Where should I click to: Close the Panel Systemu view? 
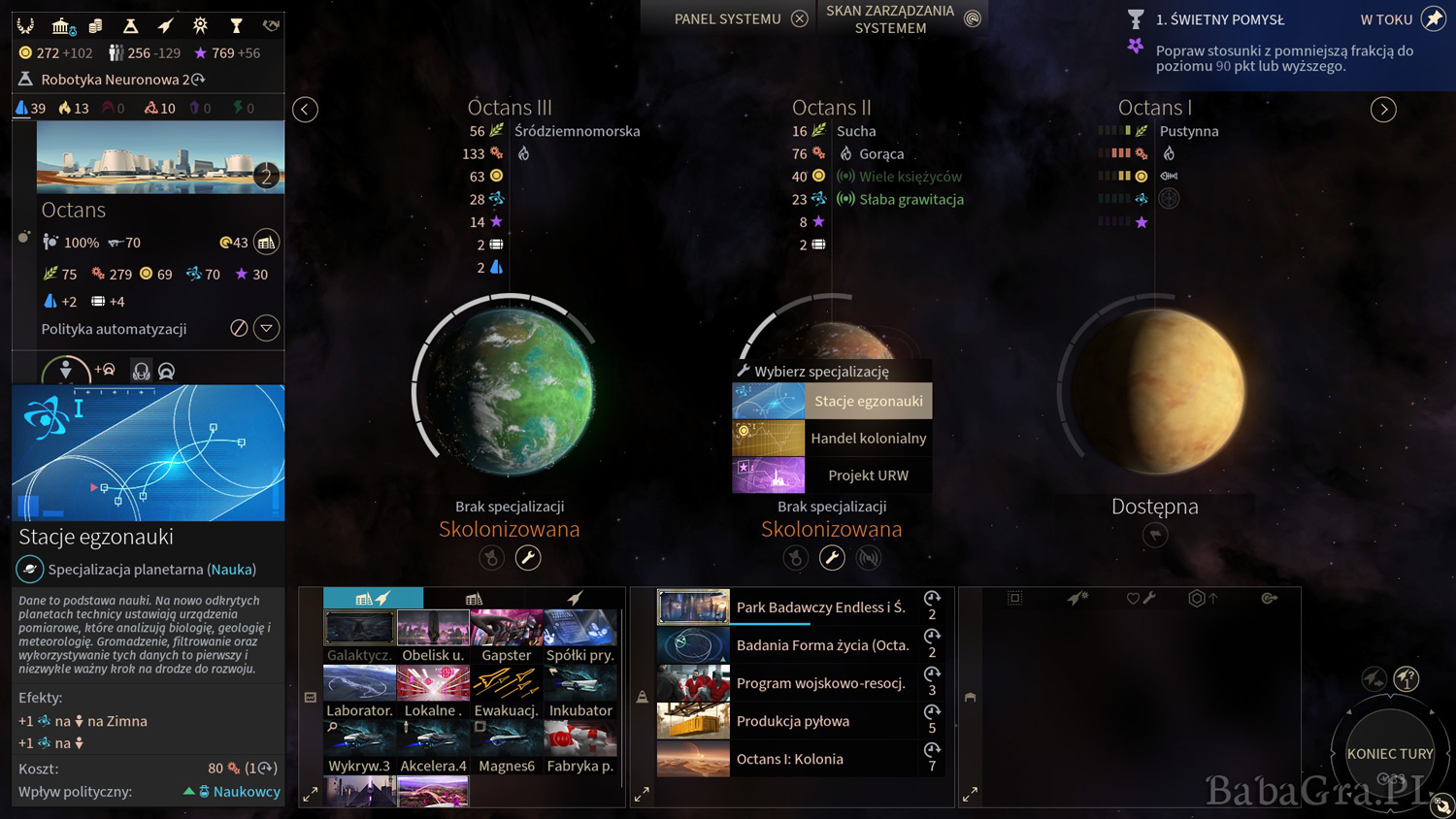point(799,18)
